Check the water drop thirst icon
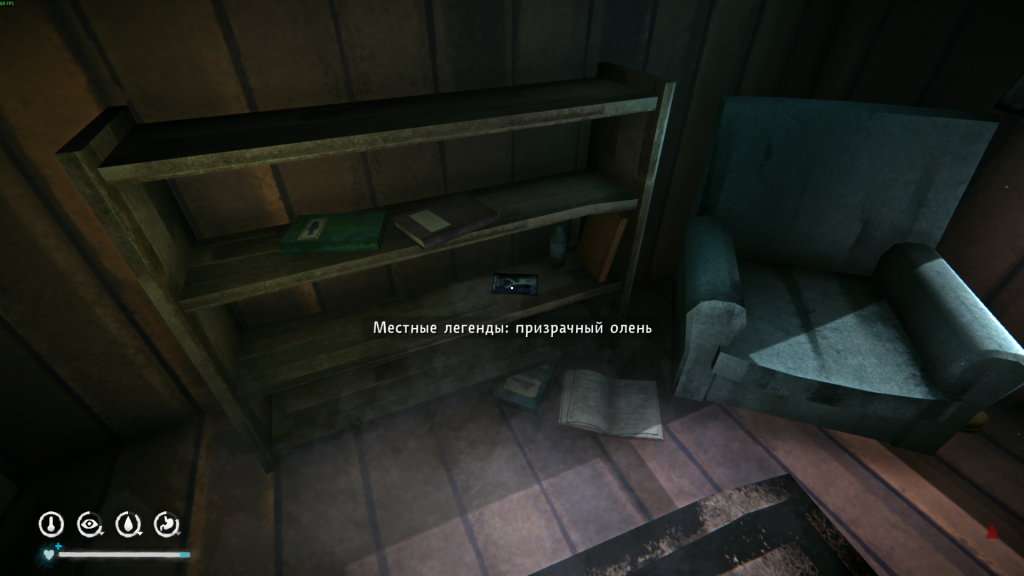Viewport: 1024px width, 576px height. coord(128,523)
